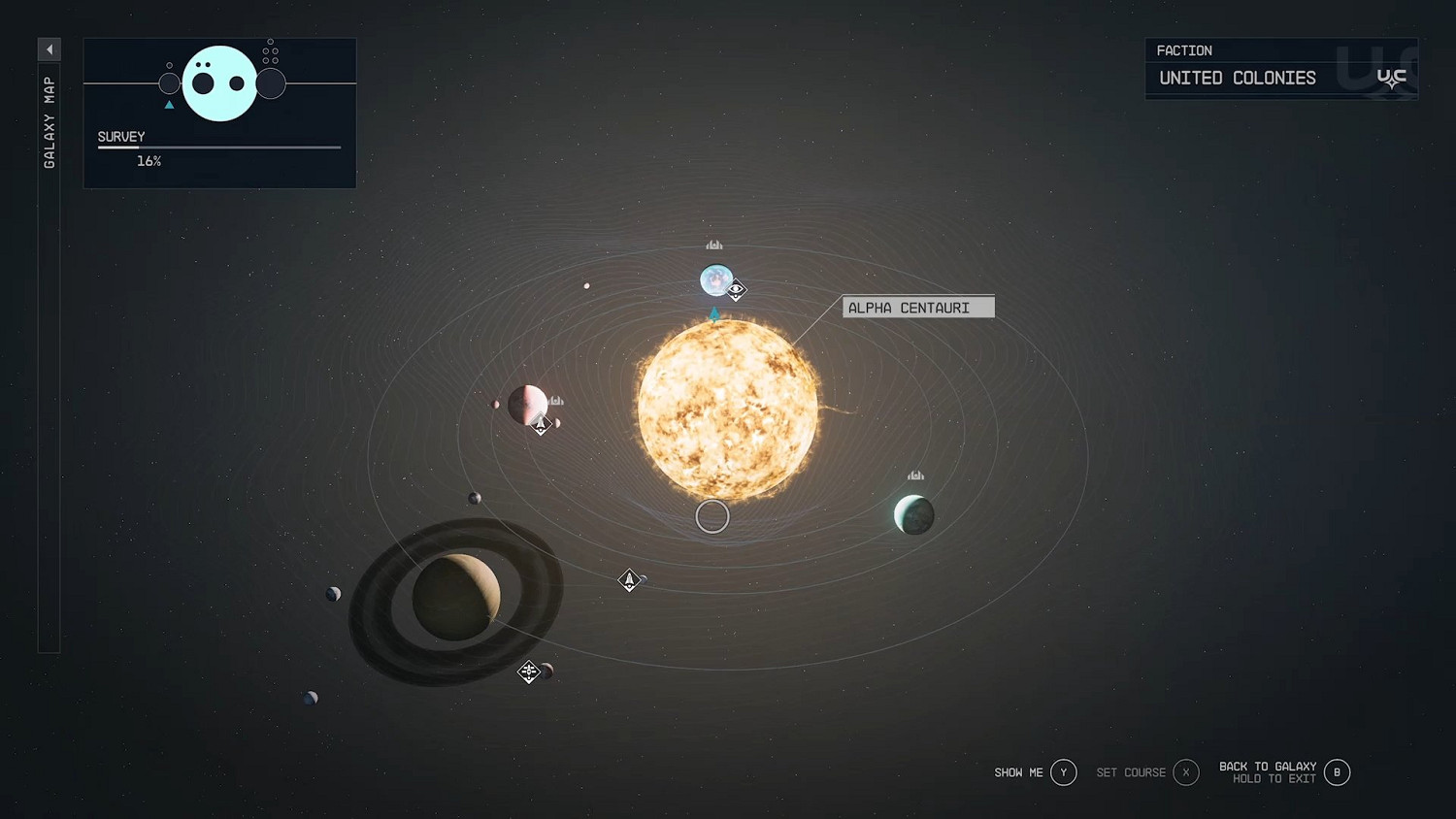Select the eye marker next to the blue planet

click(x=736, y=289)
